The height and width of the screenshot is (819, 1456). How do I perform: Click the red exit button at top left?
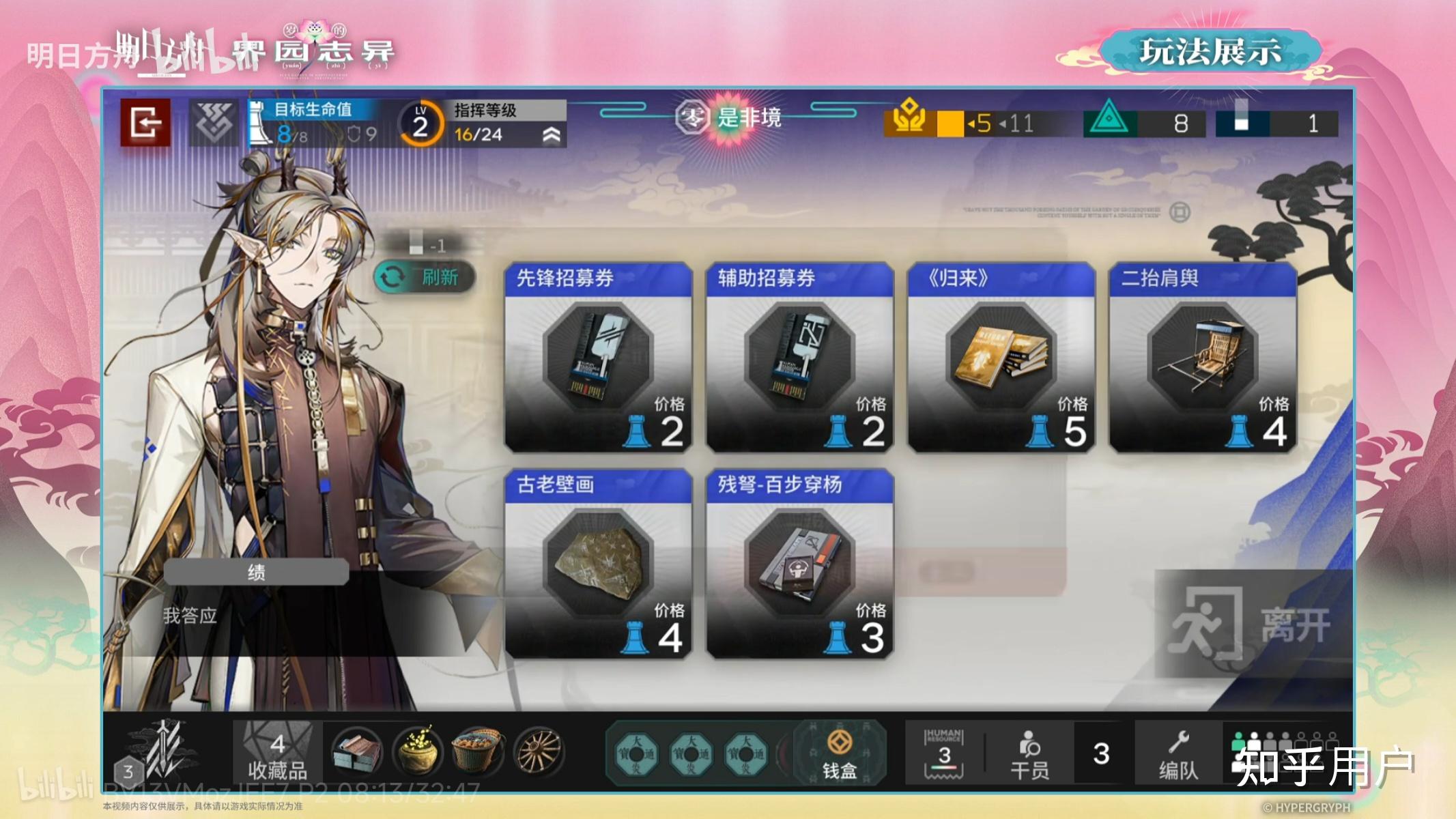[x=145, y=123]
